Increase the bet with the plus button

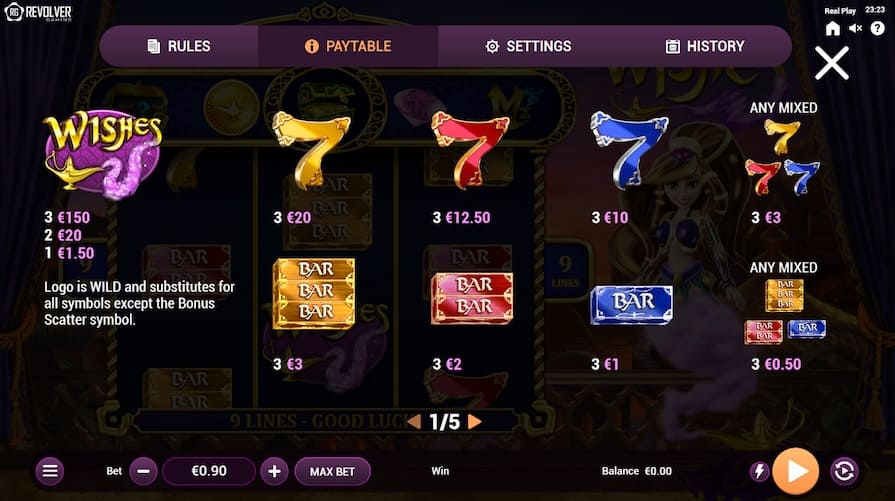coord(274,471)
